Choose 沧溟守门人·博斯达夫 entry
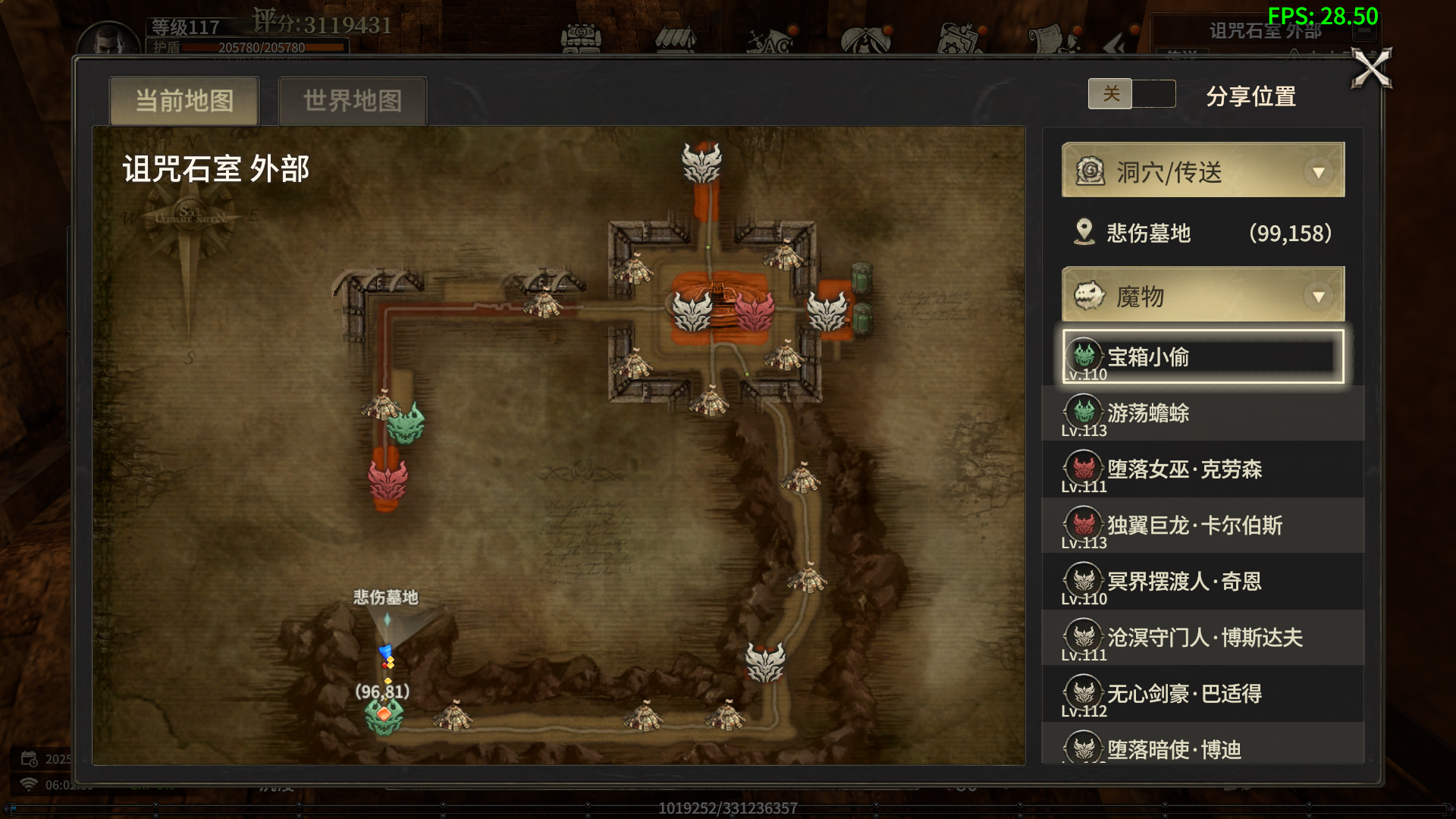This screenshot has width=1456, height=819. [x=1203, y=638]
